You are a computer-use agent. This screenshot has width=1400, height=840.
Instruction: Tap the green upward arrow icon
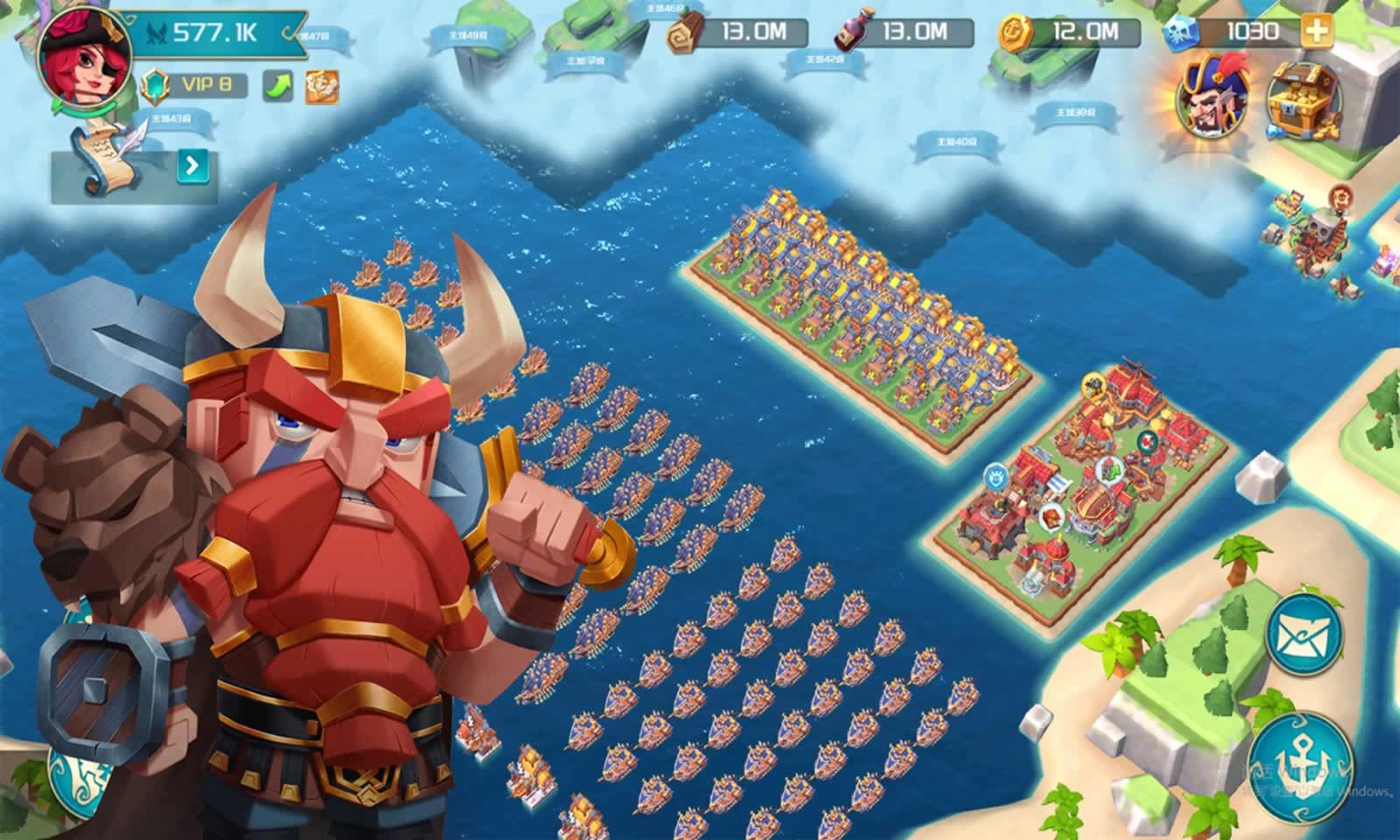(x=278, y=87)
